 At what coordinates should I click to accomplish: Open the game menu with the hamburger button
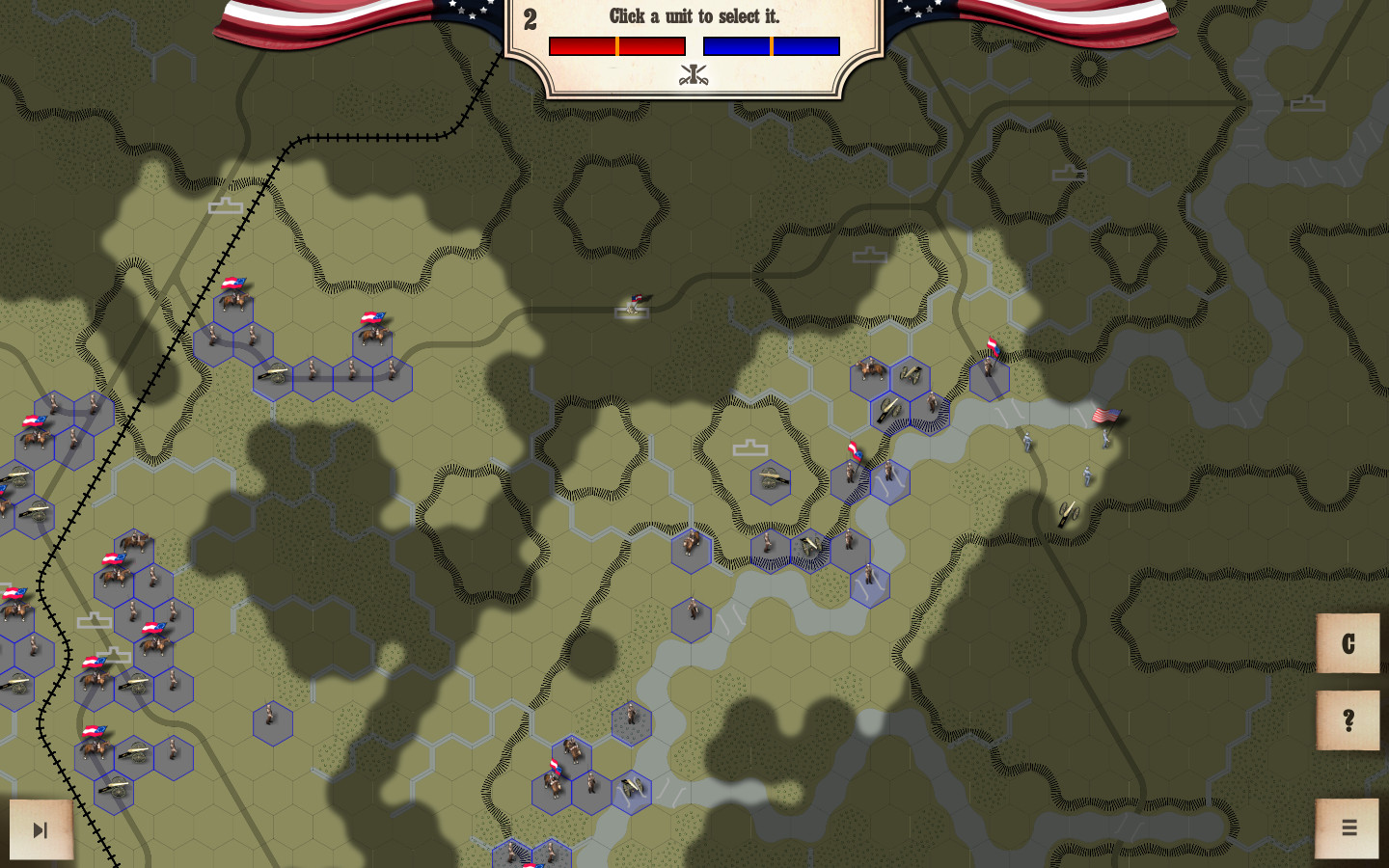1348,827
